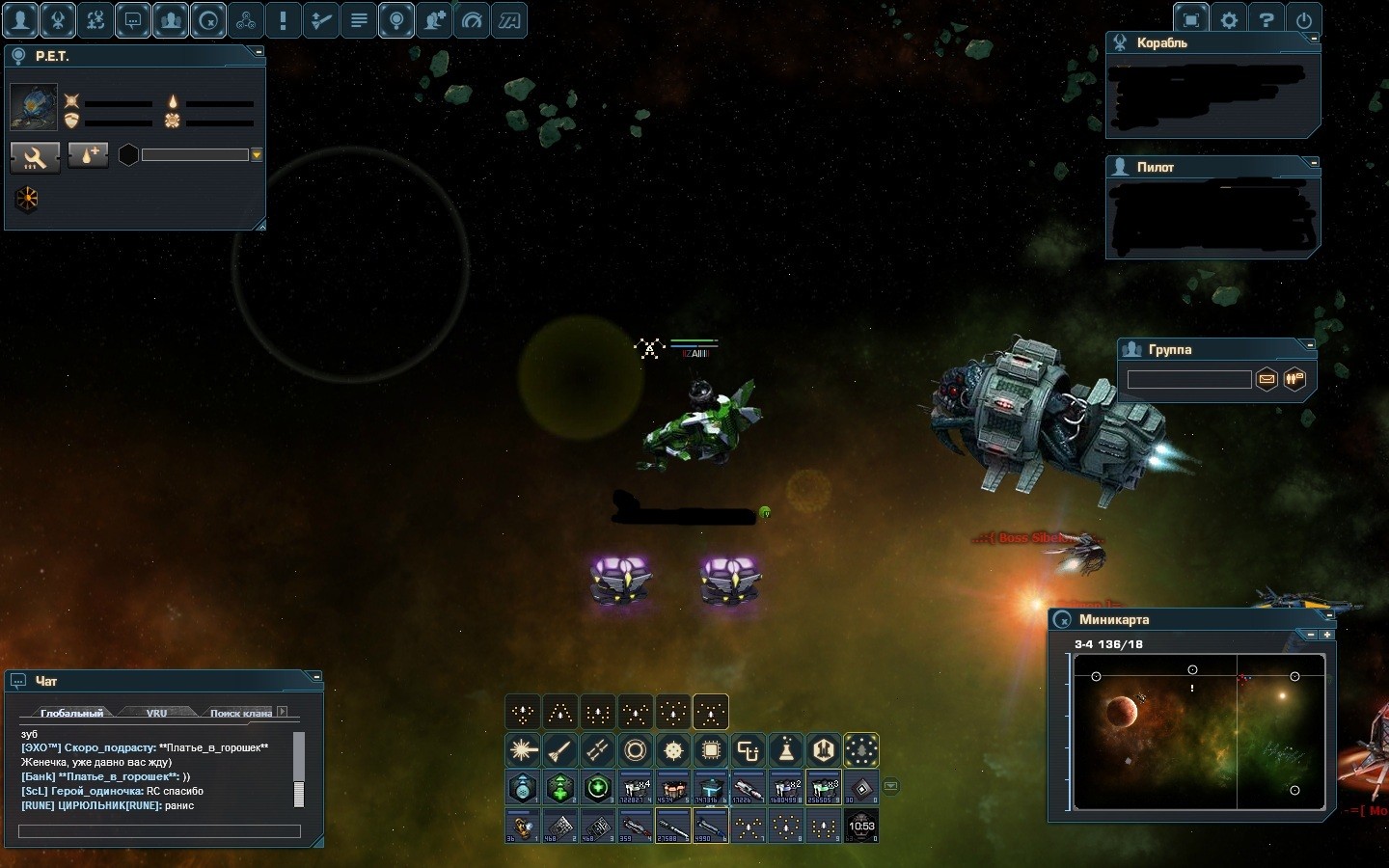The image size is (1389, 868).
Task: Minimize the P.E.T. window
Action: tap(258, 51)
